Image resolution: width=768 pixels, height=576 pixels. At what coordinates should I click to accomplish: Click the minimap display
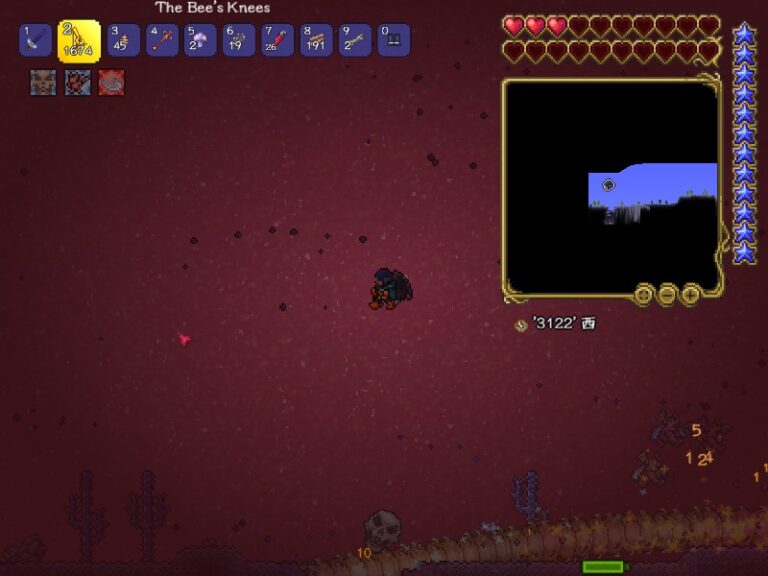(x=610, y=186)
